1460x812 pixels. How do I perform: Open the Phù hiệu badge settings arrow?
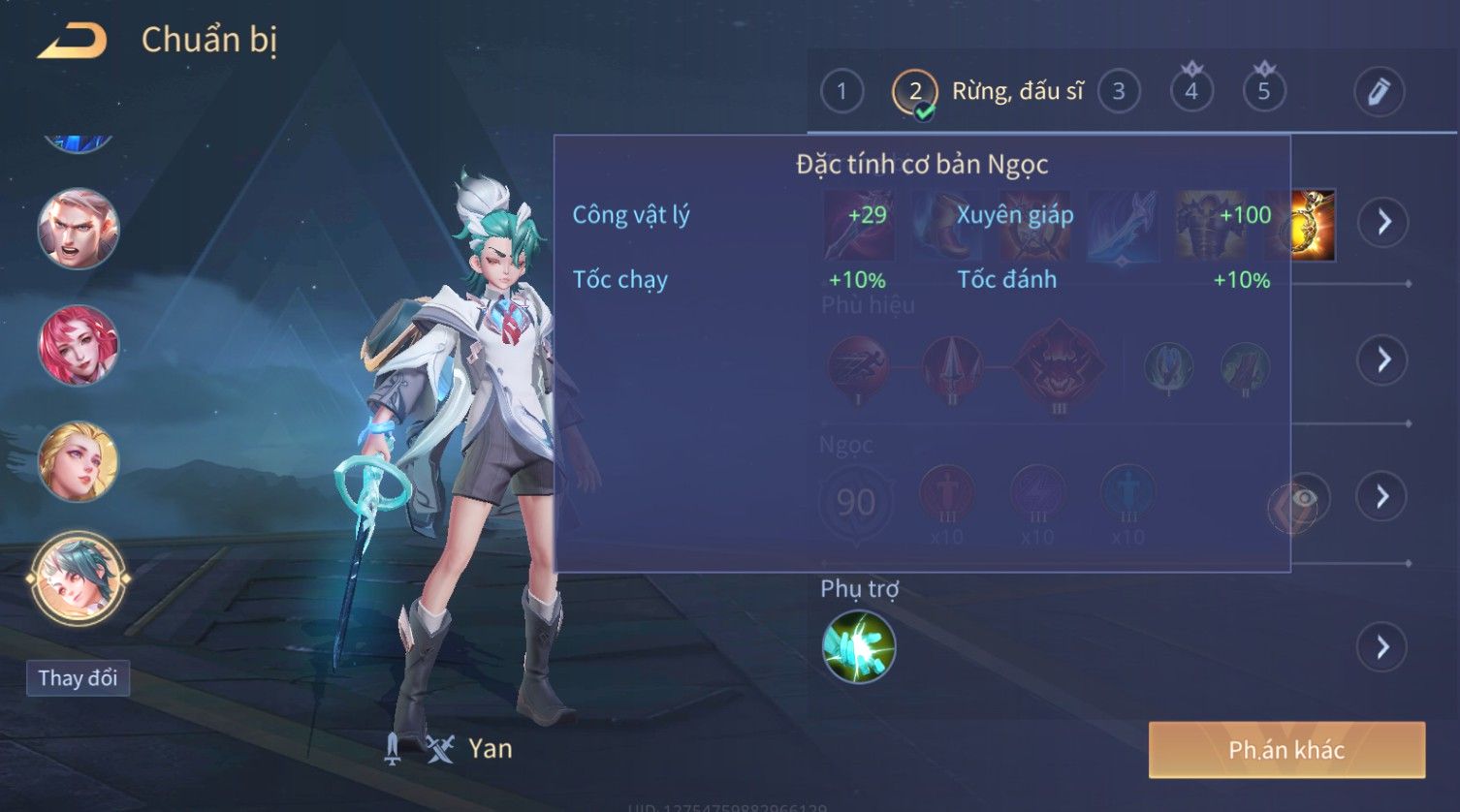point(1383,360)
